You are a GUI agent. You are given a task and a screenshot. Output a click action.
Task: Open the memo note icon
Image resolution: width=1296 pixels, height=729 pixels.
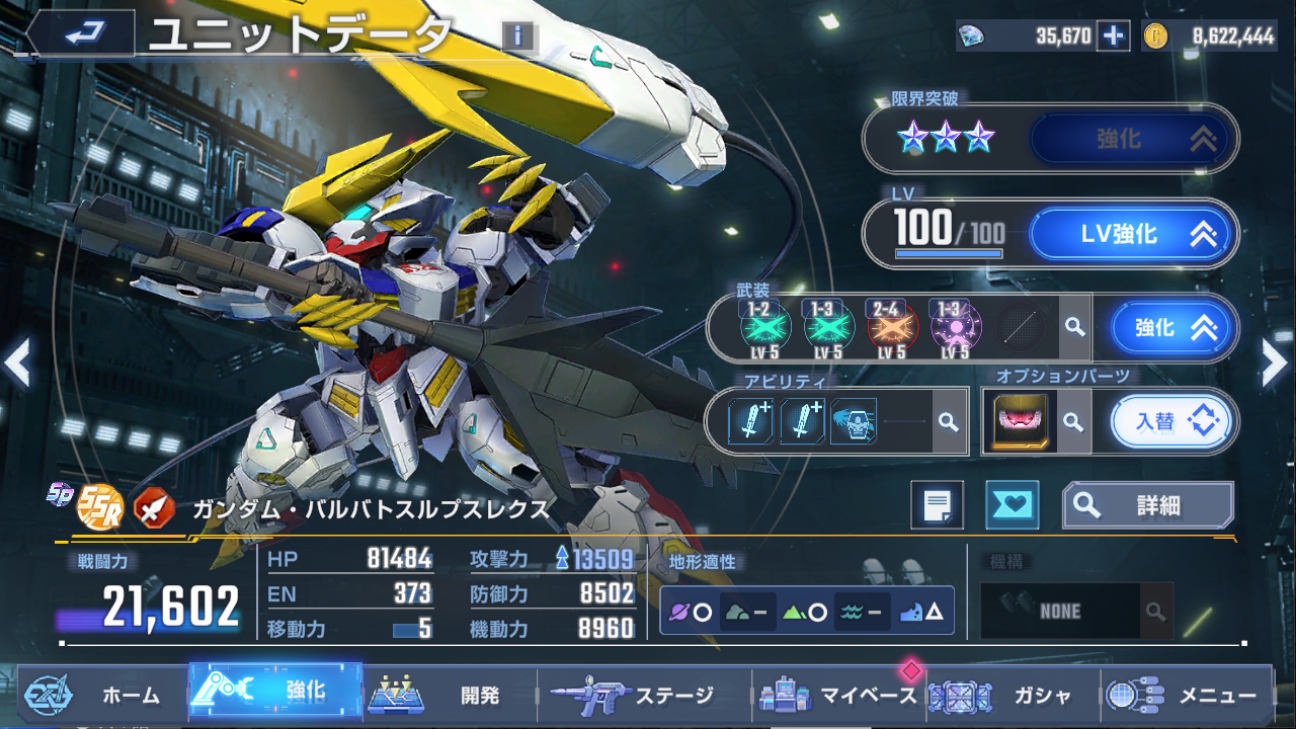point(937,505)
